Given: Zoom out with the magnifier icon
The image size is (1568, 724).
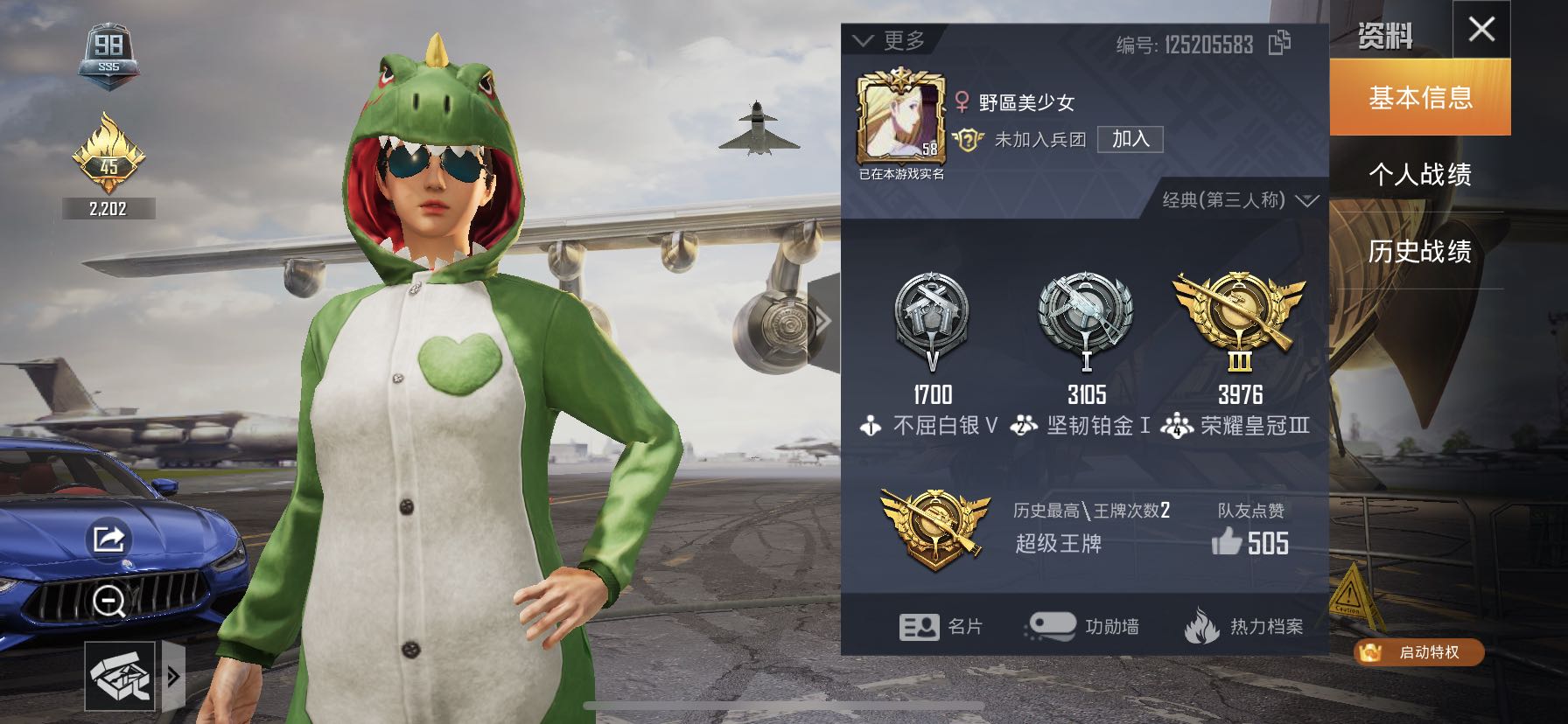Looking at the screenshot, I should (108, 602).
